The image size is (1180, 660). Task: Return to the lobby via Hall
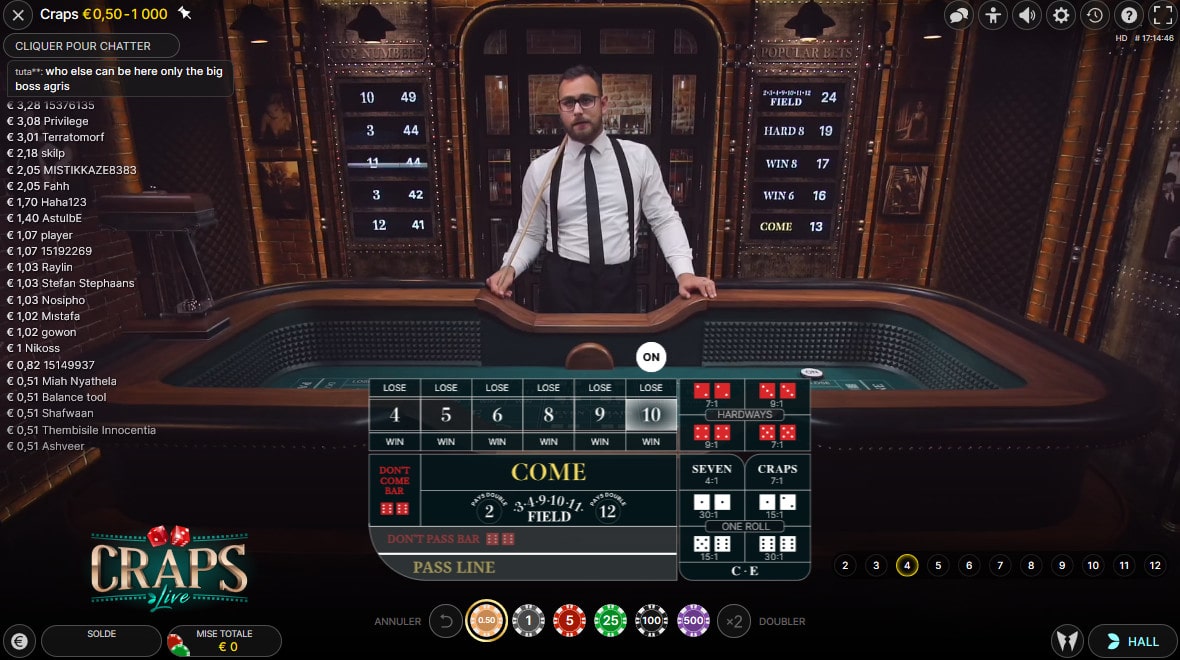(1132, 641)
